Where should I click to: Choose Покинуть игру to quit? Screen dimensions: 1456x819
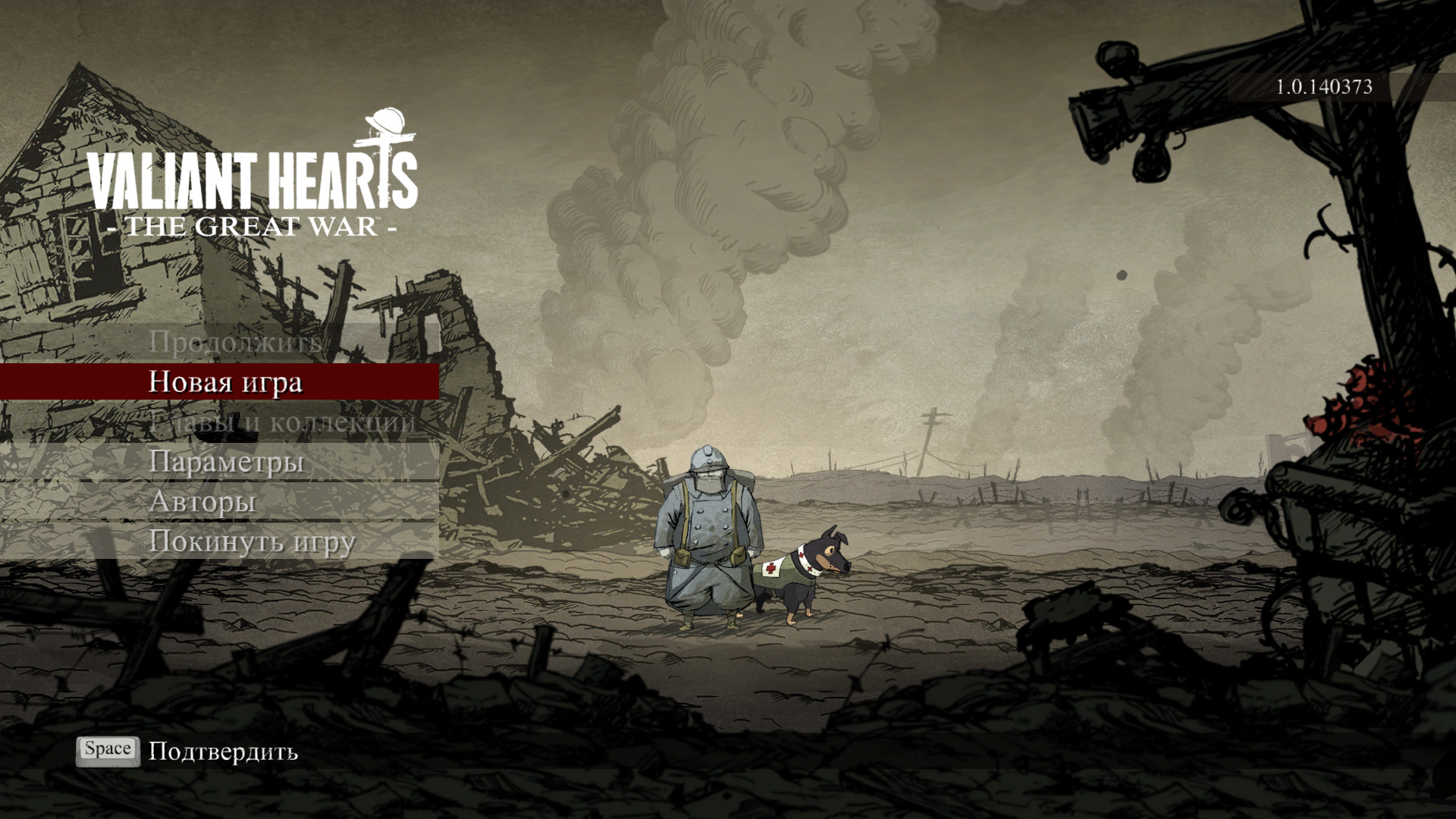[x=252, y=541]
